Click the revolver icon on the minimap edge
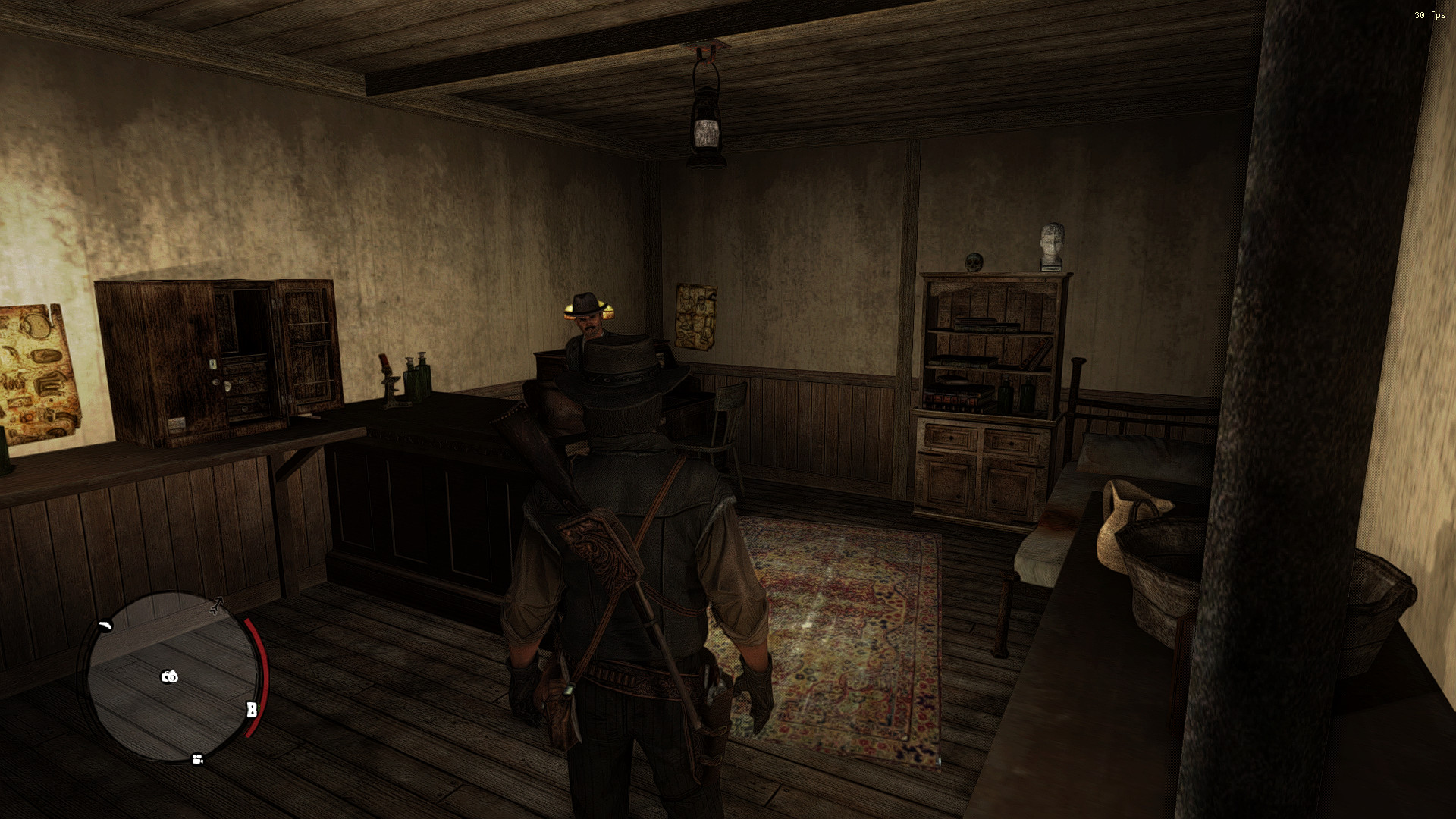 [x=106, y=625]
